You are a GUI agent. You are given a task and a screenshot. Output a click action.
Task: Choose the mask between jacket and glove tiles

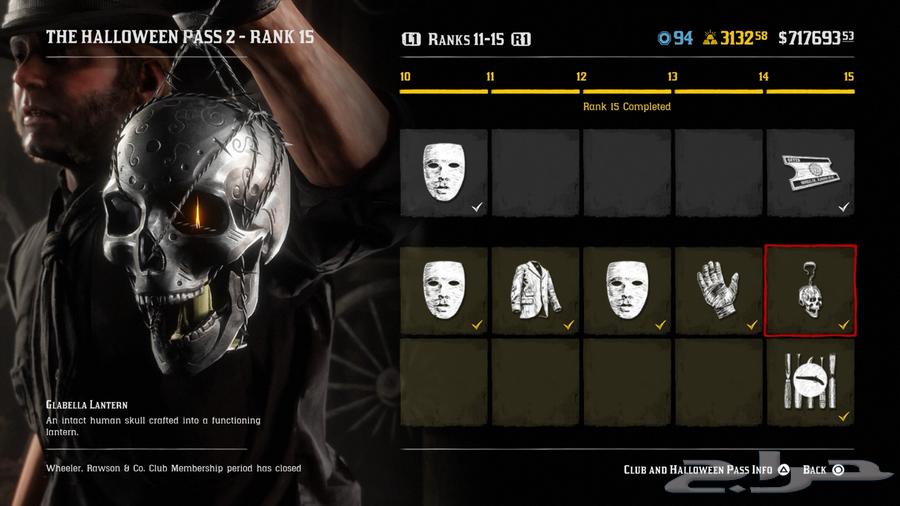(x=627, y=291)
